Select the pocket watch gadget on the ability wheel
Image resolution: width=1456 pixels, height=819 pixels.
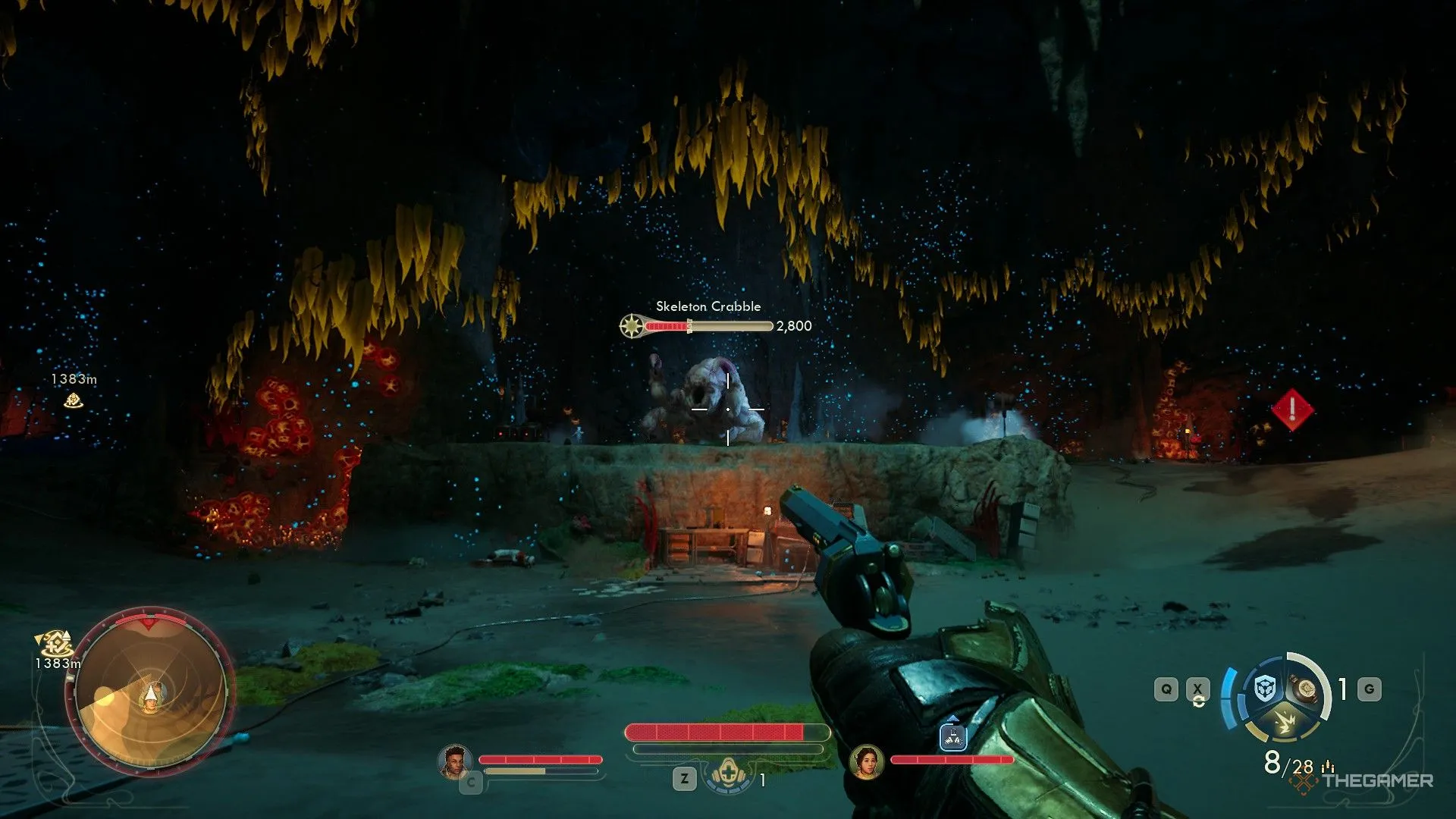click(x=1306, y=689)
